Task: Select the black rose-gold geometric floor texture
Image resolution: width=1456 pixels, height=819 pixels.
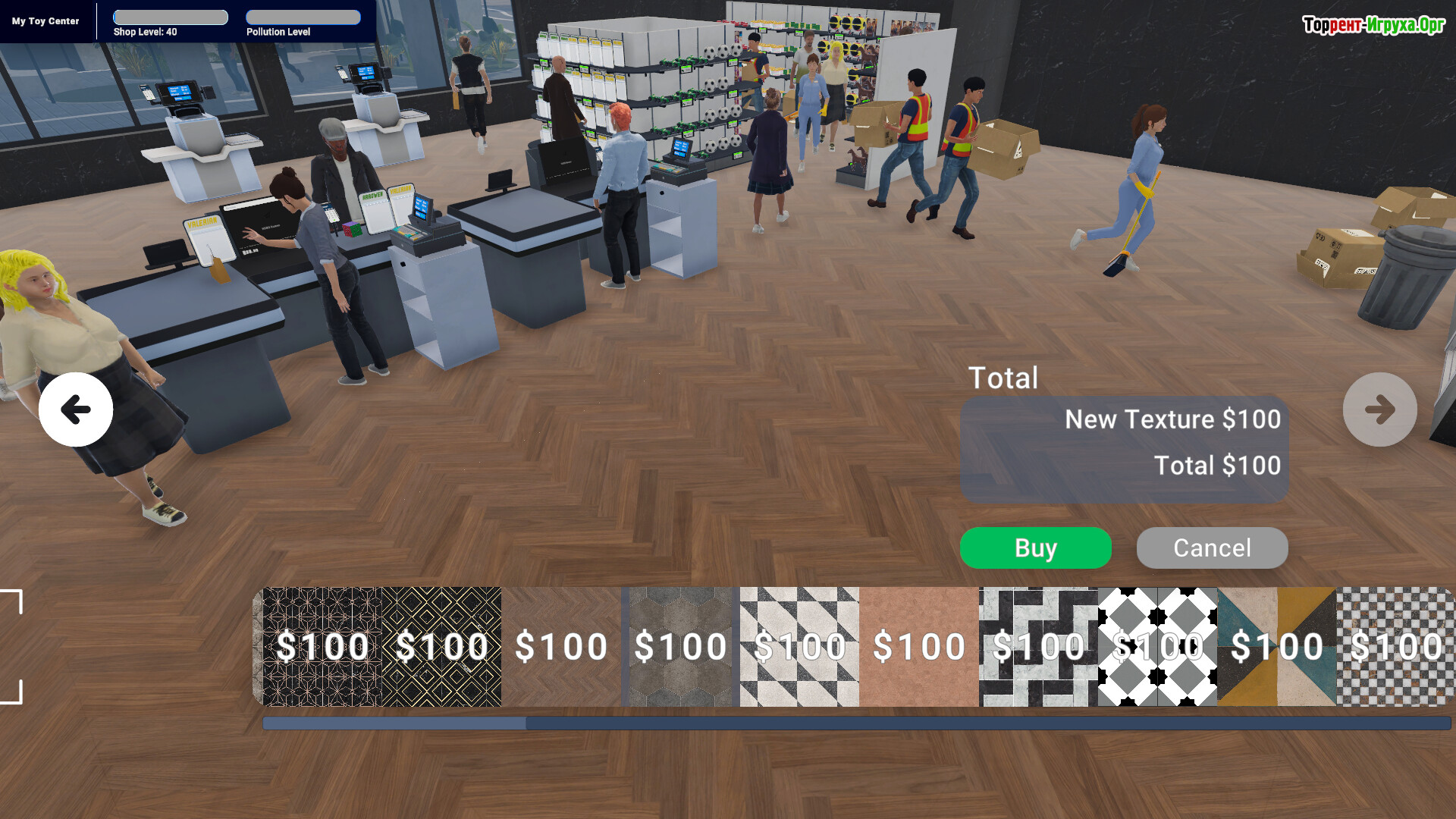Action: click(x=322, y=646)
